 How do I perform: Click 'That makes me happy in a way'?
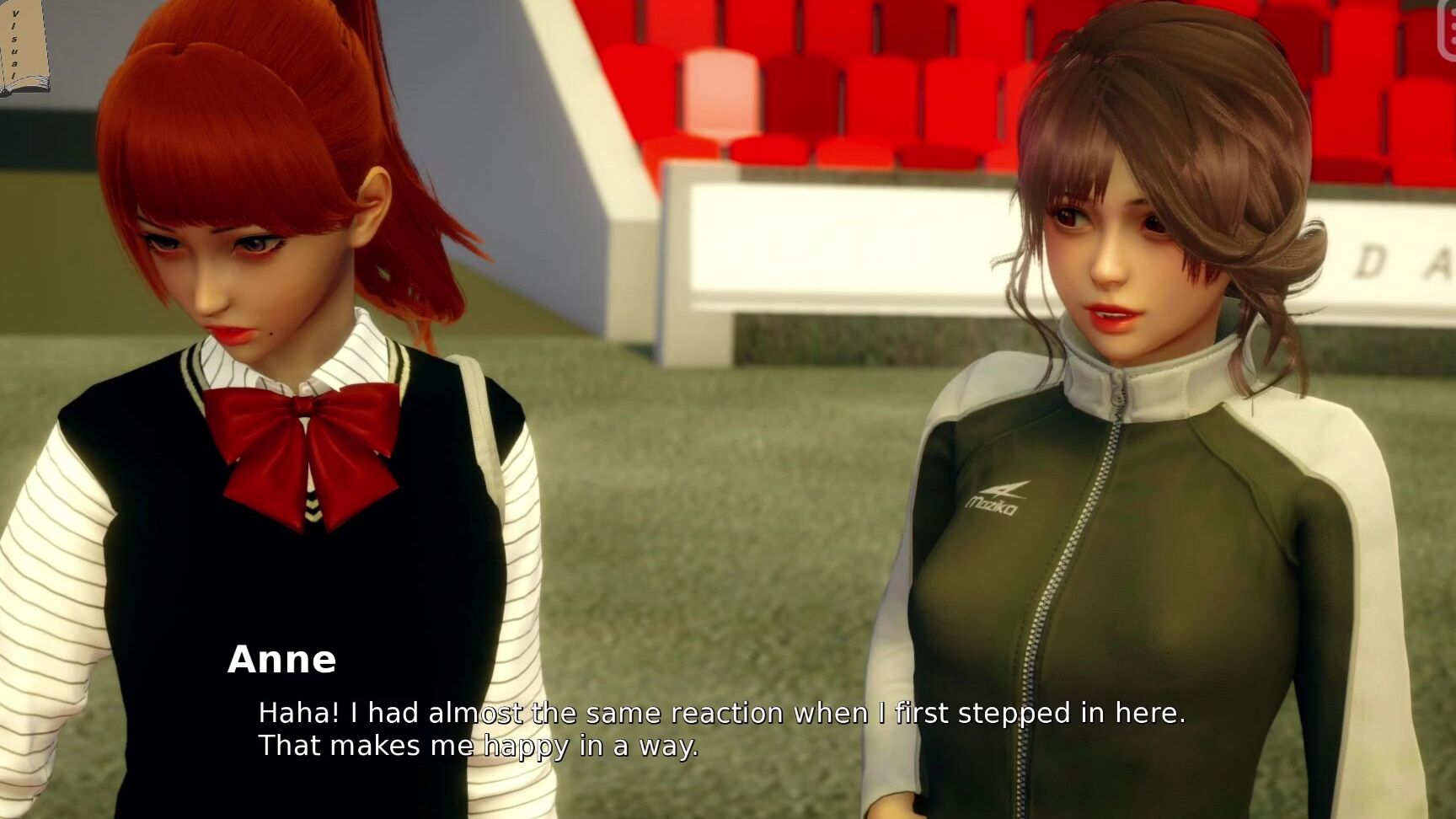[479, 746]
